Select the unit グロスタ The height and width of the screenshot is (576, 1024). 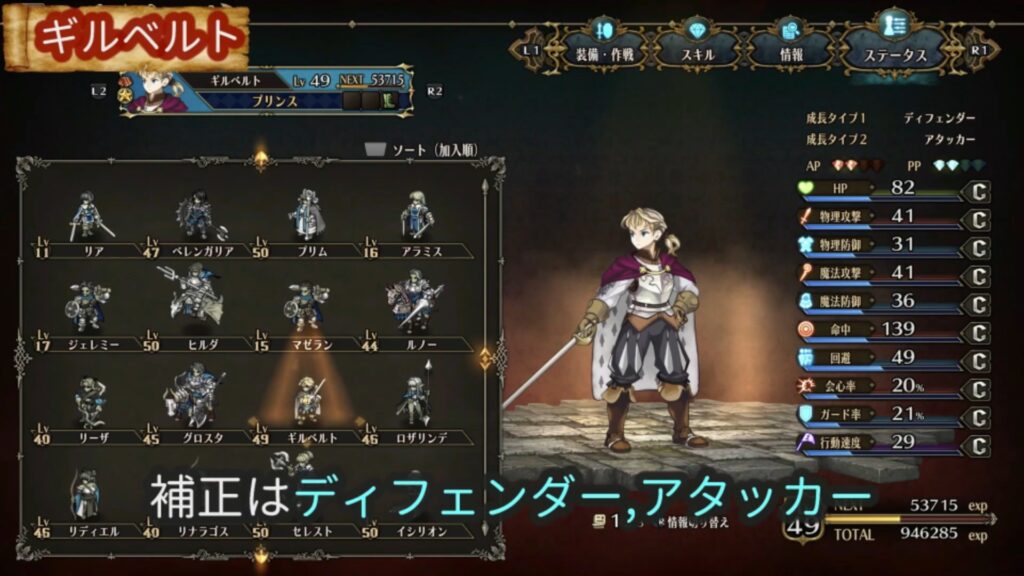[x=196, y=402]
